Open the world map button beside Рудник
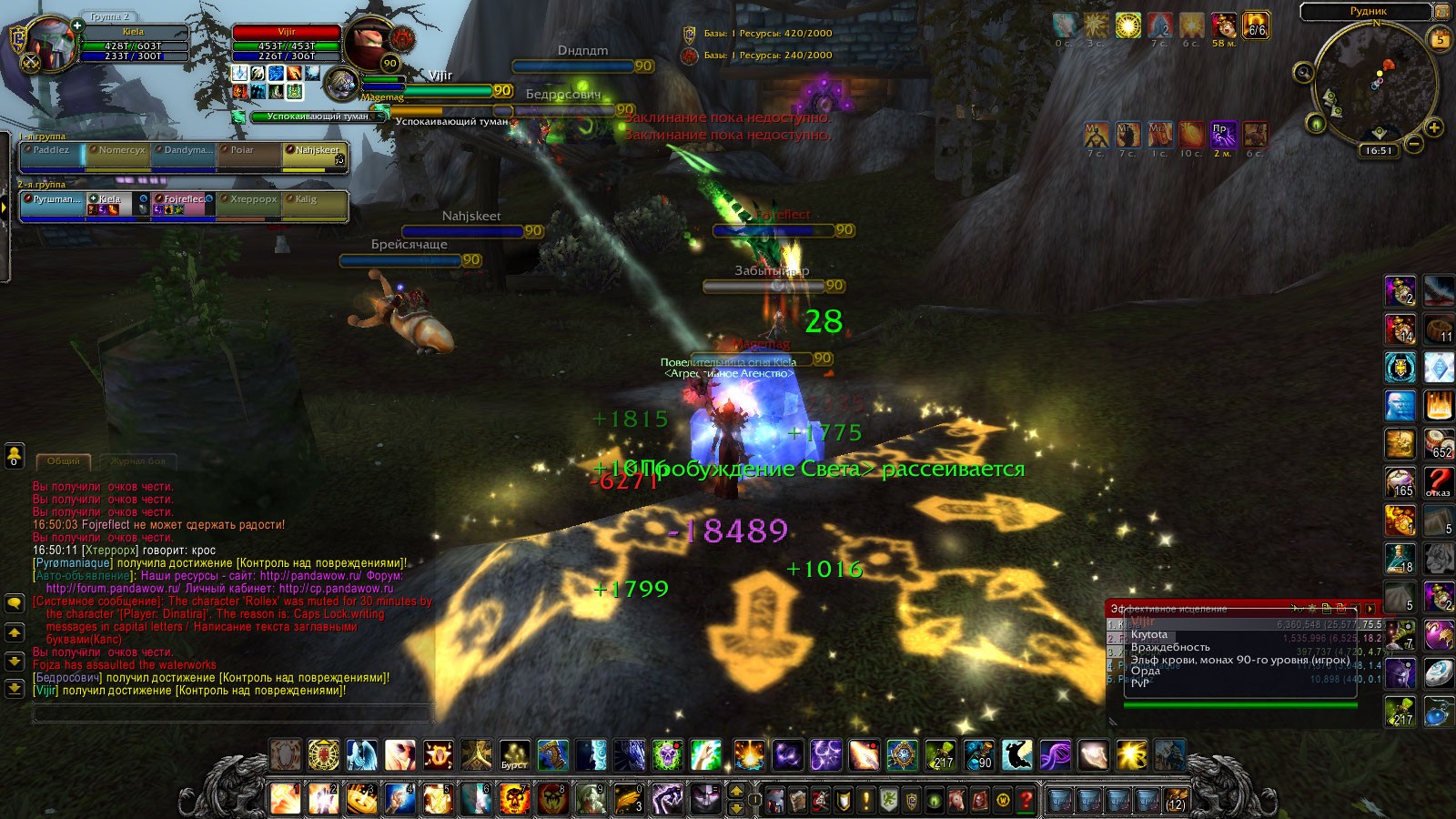This screenshot has height=819, width=1456. [1442, 12]
